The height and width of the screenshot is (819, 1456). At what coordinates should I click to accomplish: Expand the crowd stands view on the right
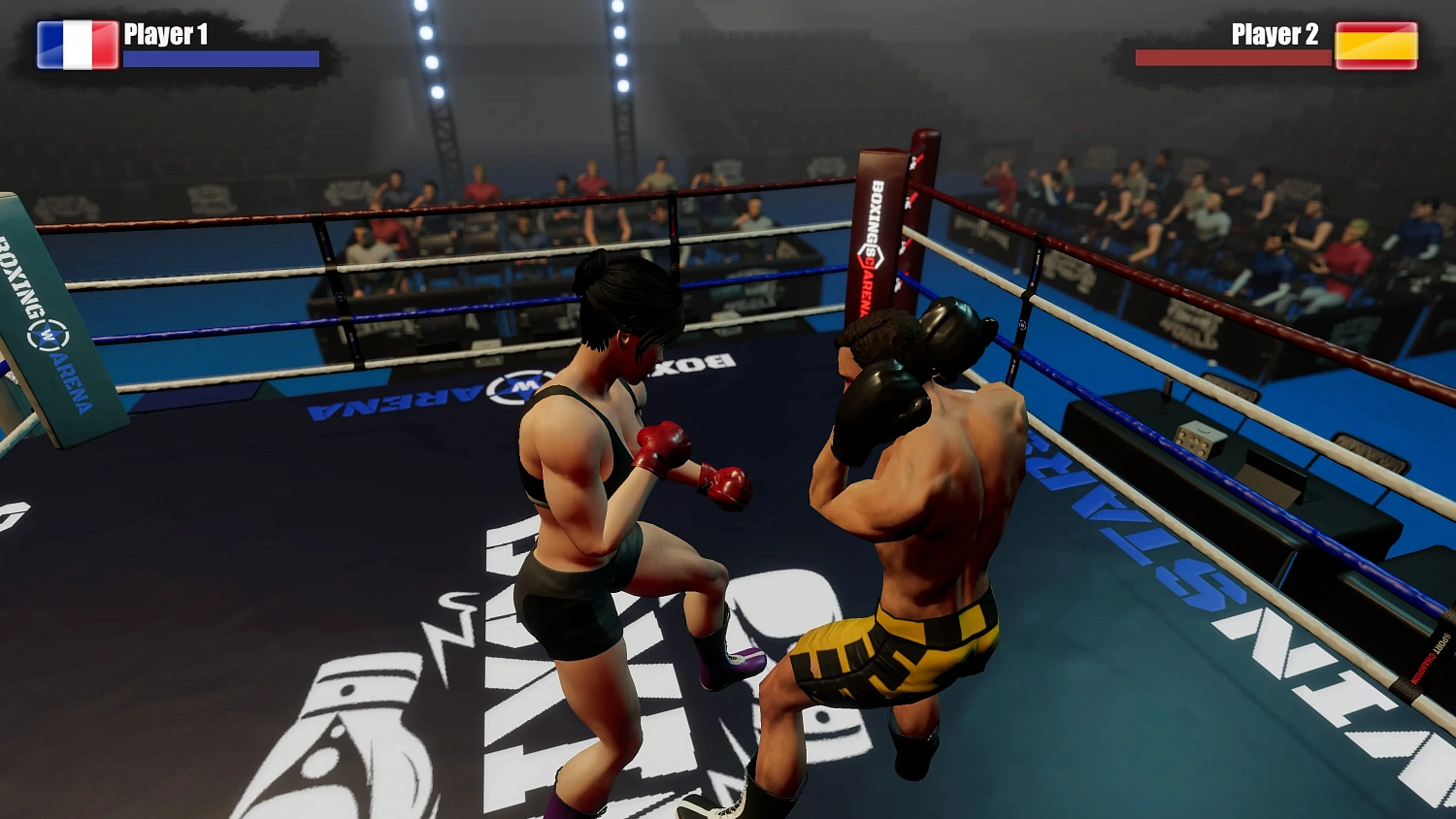pyautogui.click(x=1213, y=223)
